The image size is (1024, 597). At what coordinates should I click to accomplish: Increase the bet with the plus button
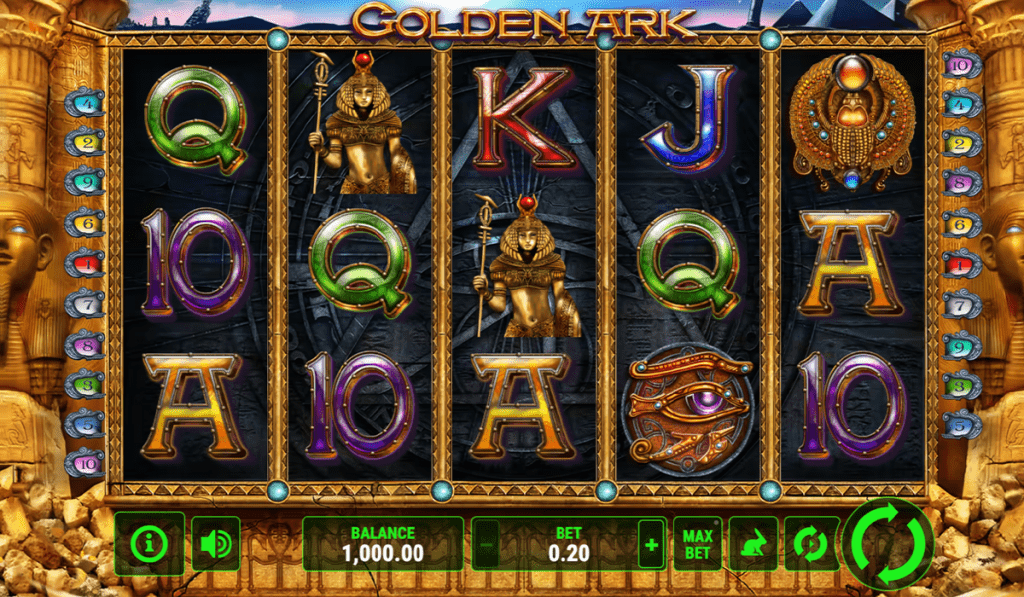[652, 544]
